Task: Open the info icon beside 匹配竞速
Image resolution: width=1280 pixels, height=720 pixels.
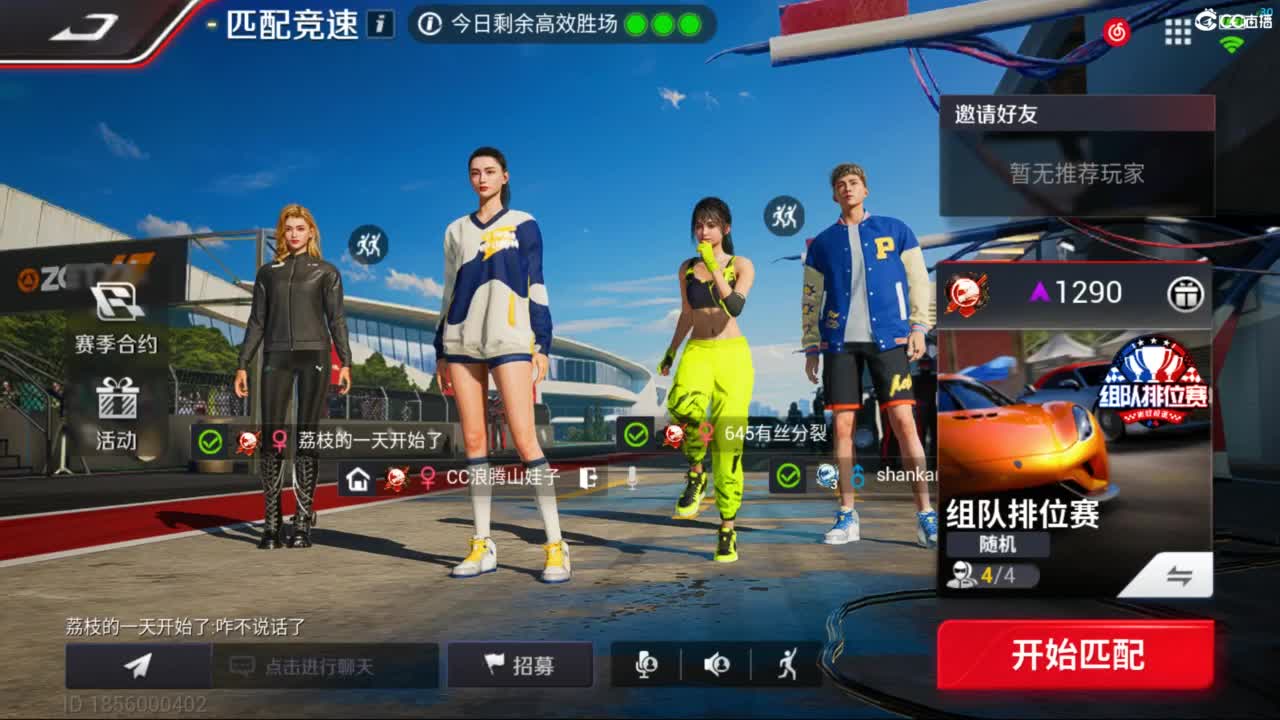Action: (x=379, y=23)
